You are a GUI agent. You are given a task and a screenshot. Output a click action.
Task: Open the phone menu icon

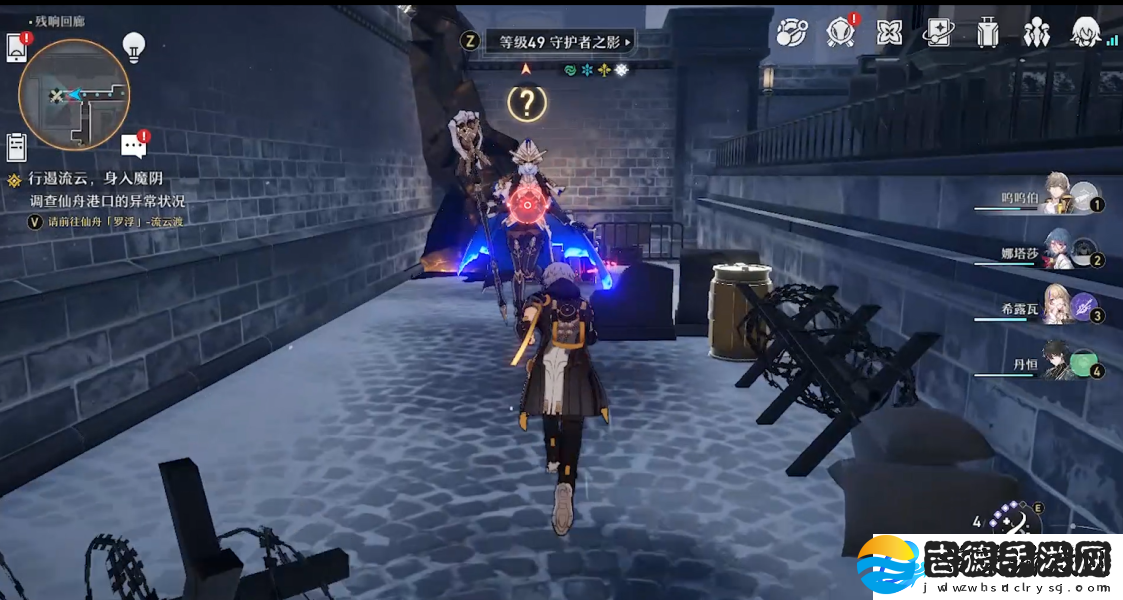(17, 47)
